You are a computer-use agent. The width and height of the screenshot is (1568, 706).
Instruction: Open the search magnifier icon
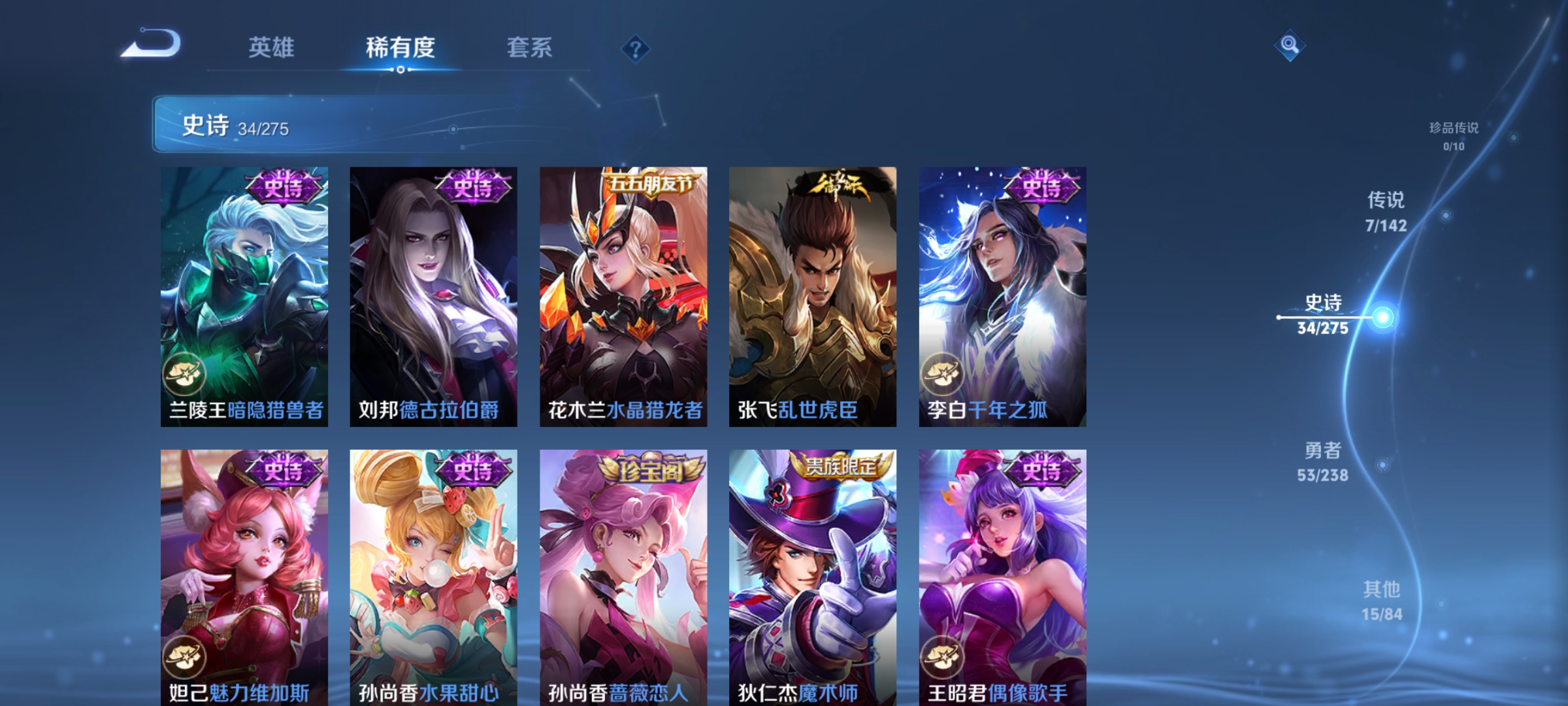point(1292,46)
